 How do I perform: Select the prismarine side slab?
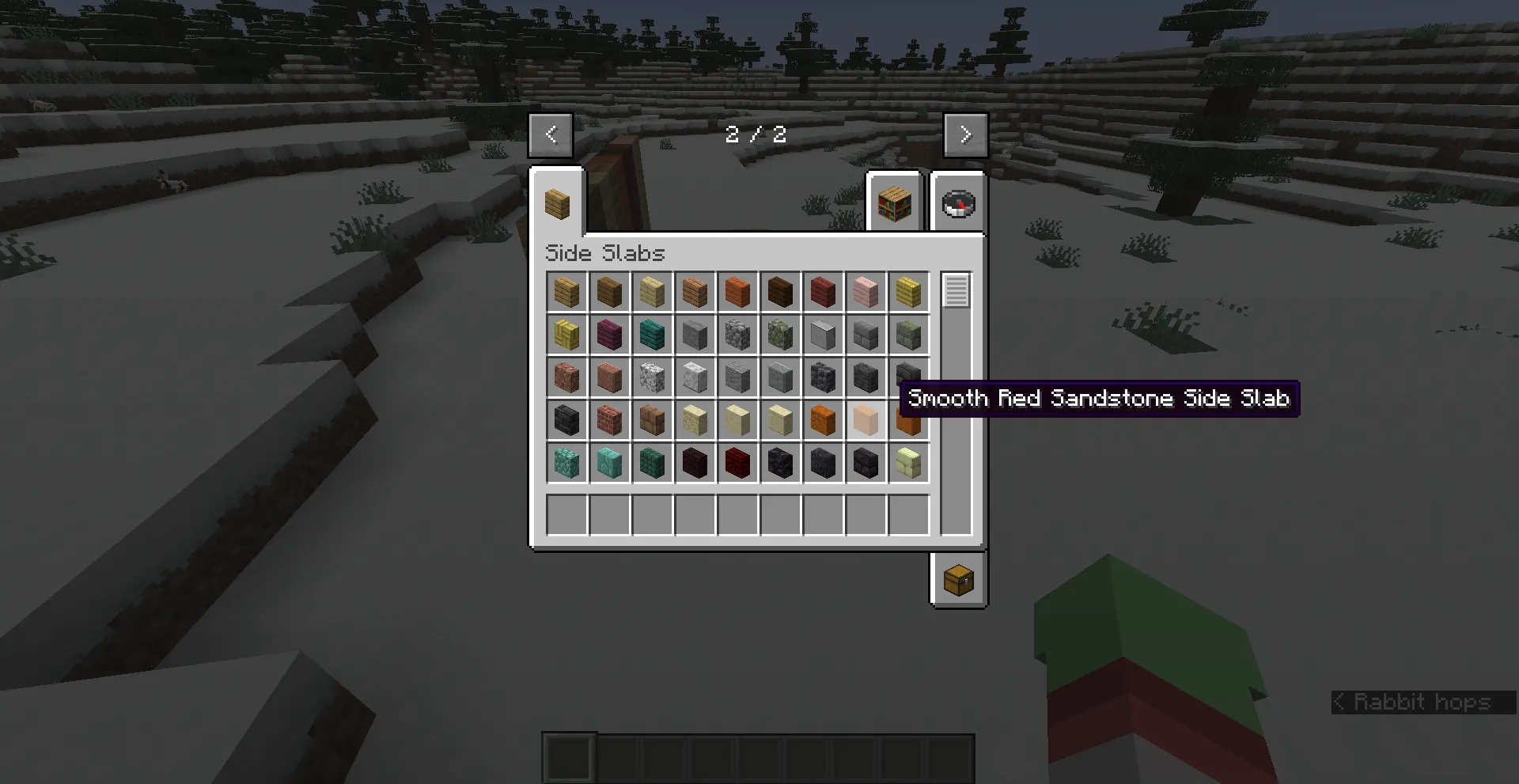[x=566, y=464]
